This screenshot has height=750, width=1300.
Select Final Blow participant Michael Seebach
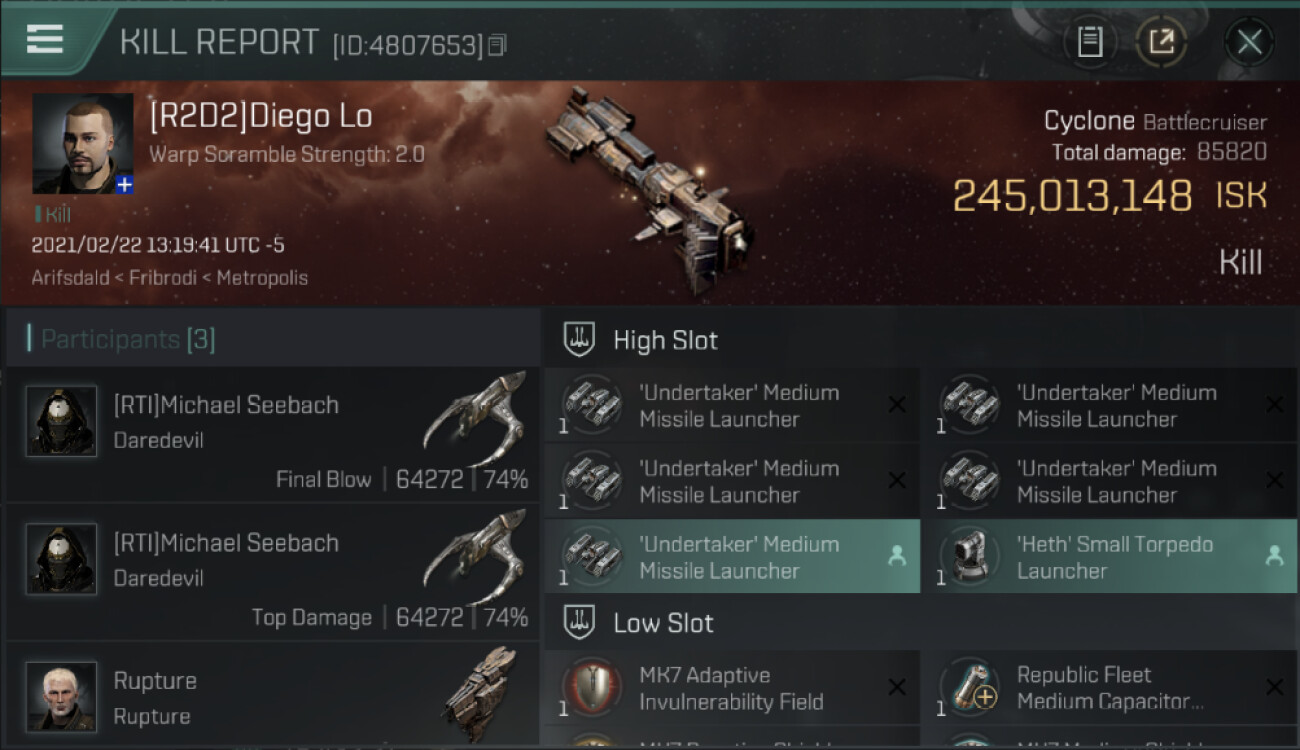click(272, 435)
